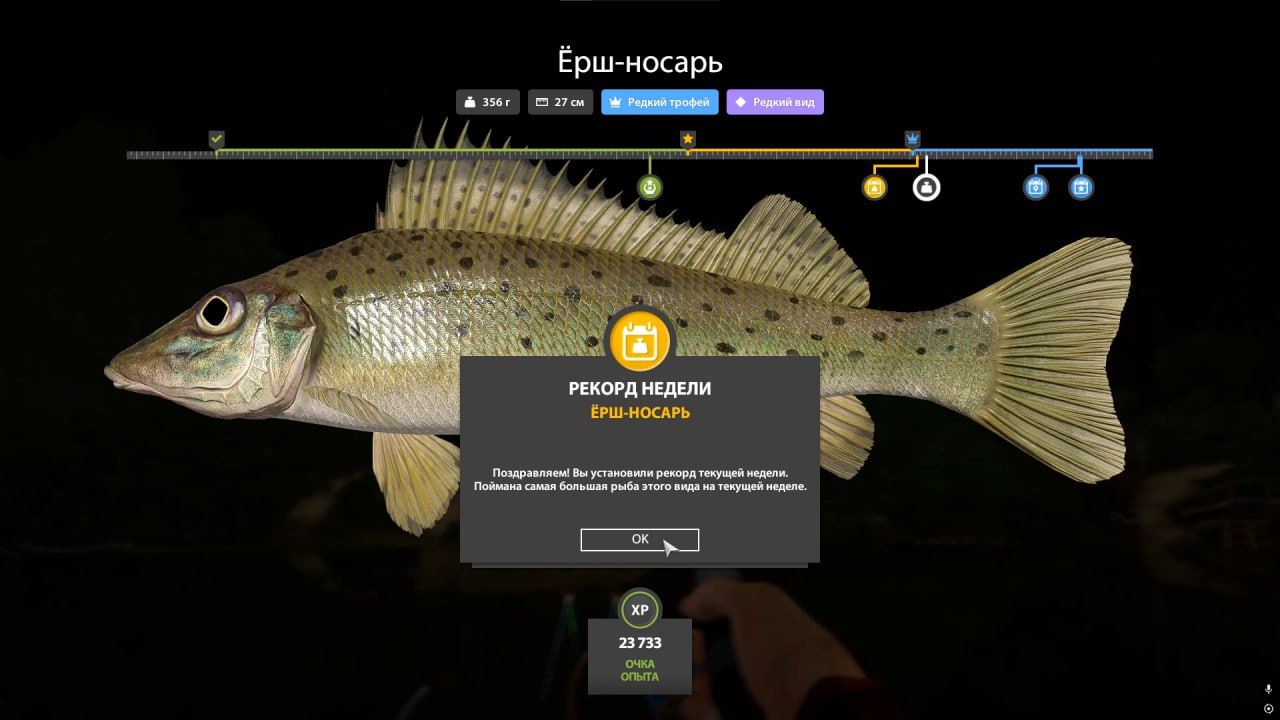
Task: Toggle the microphone icon
Action: pyautogui.click(x=1268, y=689)
